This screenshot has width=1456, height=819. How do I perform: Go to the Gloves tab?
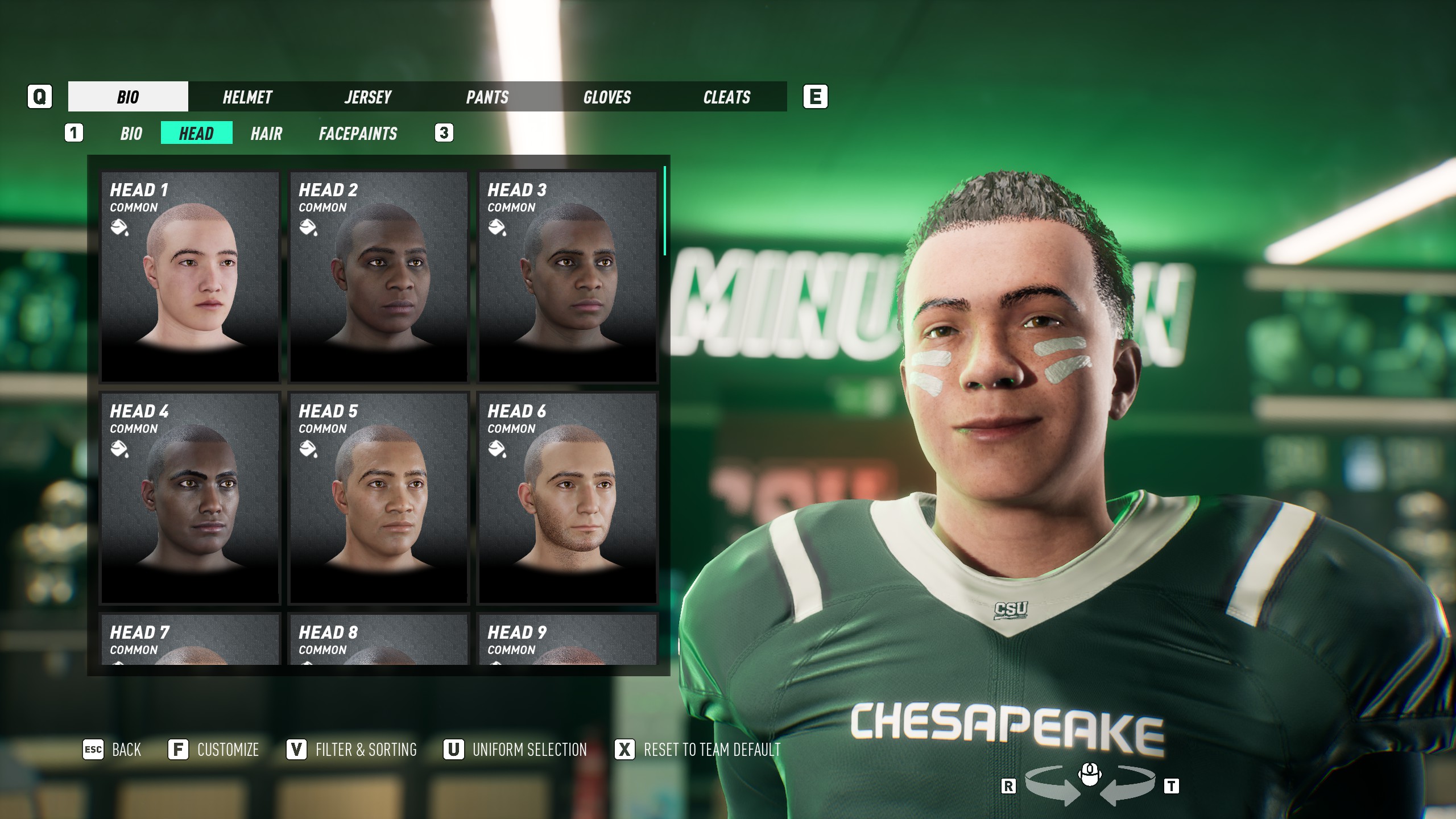click(x=607, y=97)
